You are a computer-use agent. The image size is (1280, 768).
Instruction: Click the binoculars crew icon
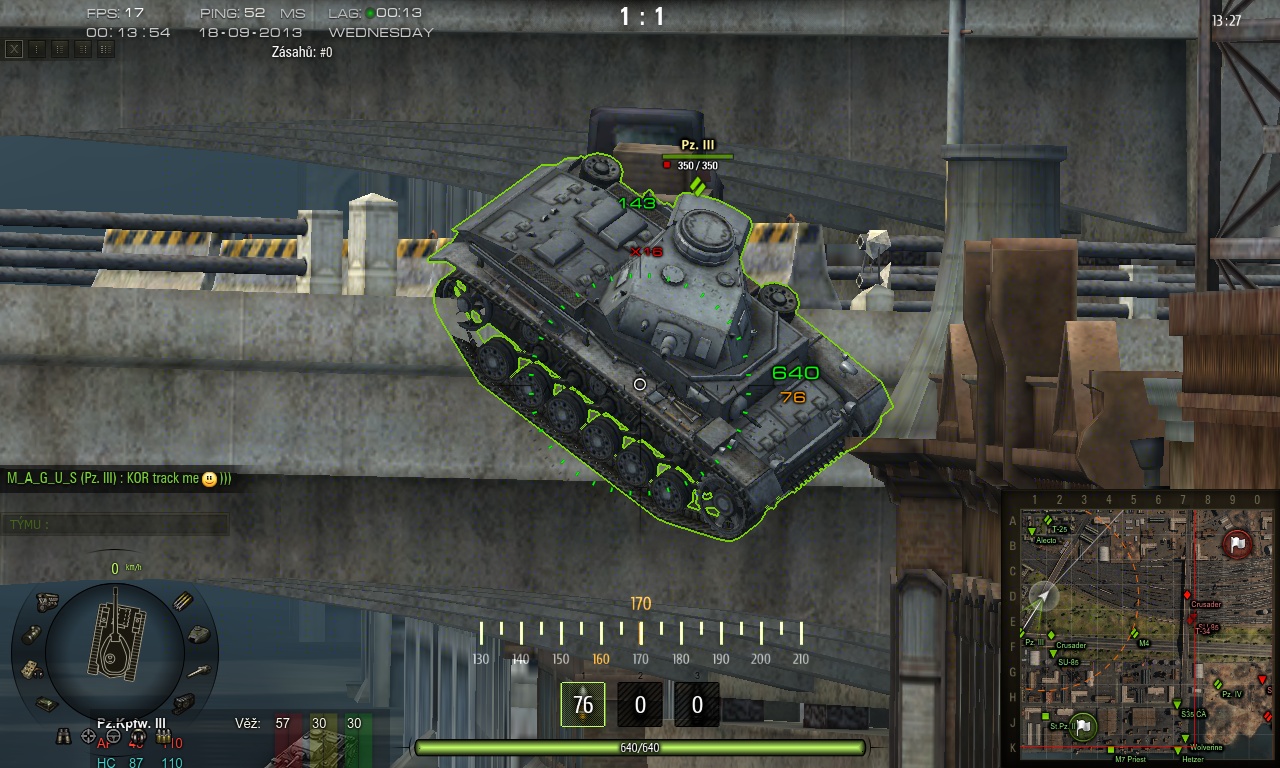click(64, 738)
